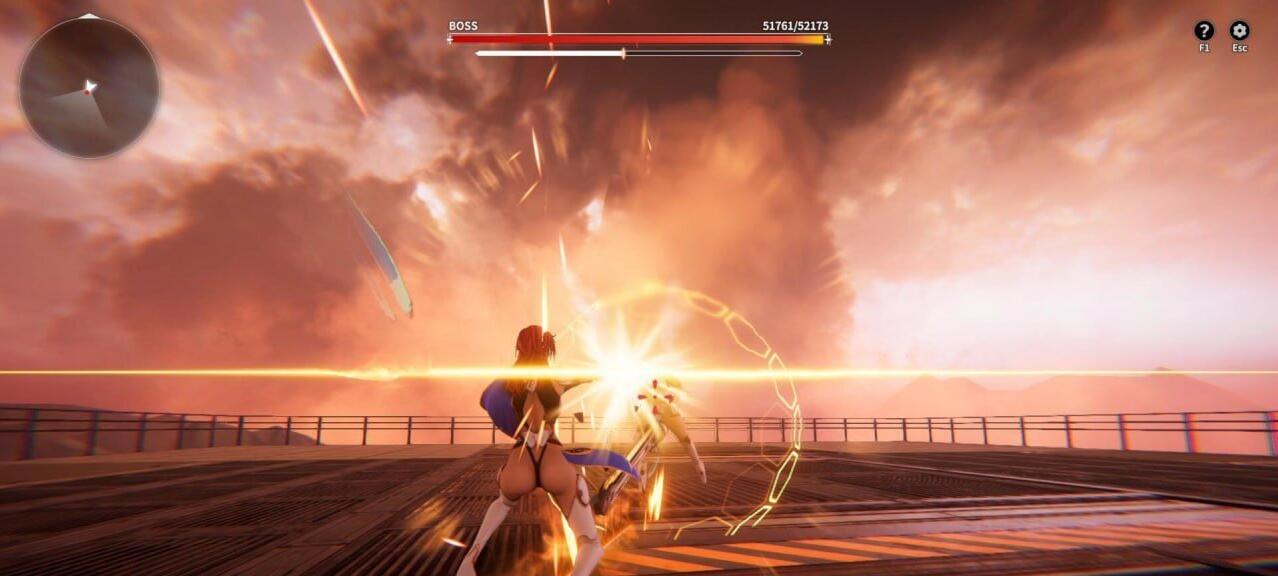
Task: Open the help question mark icon
Action: point(1204,31)
